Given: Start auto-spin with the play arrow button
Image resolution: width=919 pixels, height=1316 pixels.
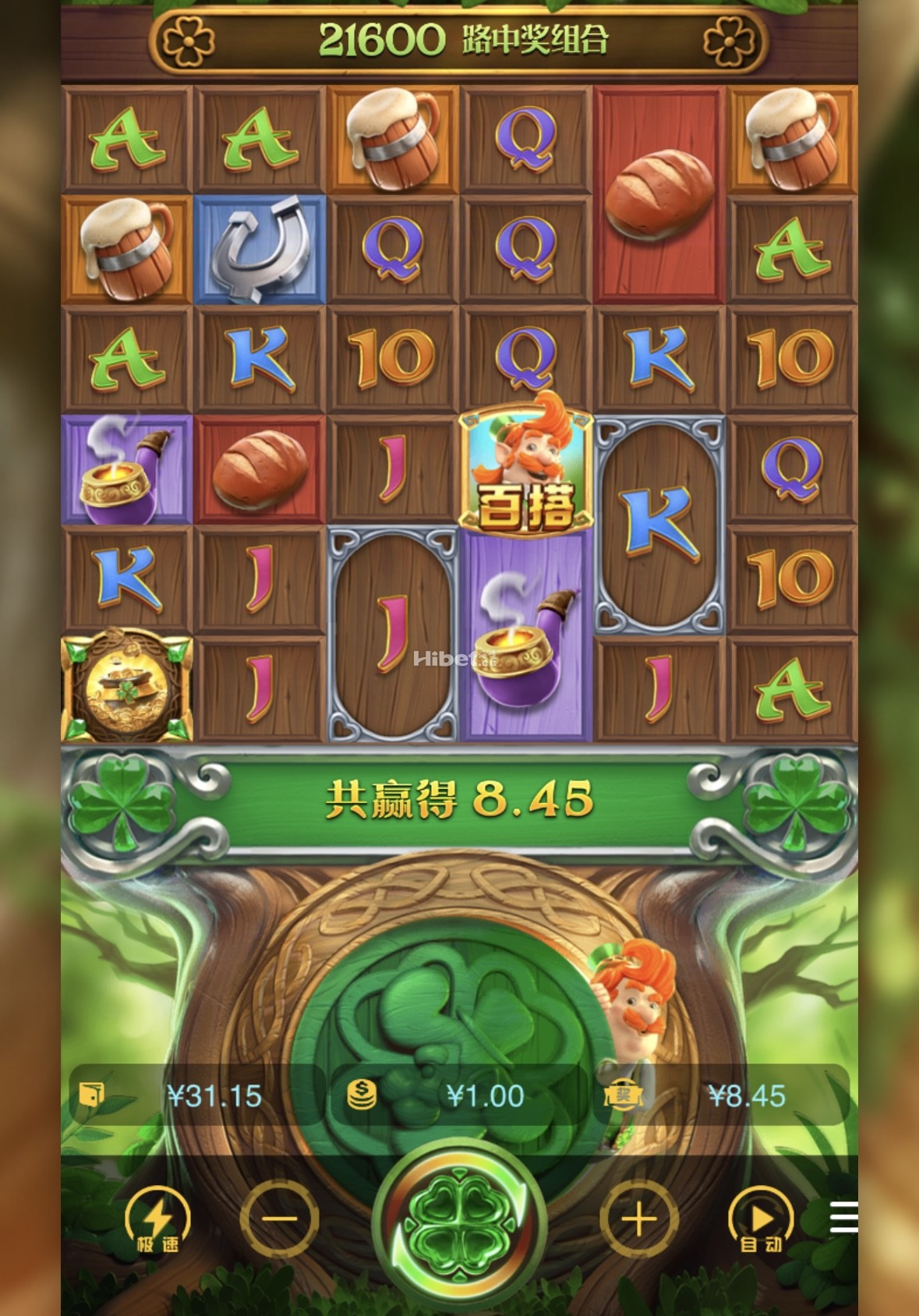Looking at the screenshot, I should coord(761,1220).
